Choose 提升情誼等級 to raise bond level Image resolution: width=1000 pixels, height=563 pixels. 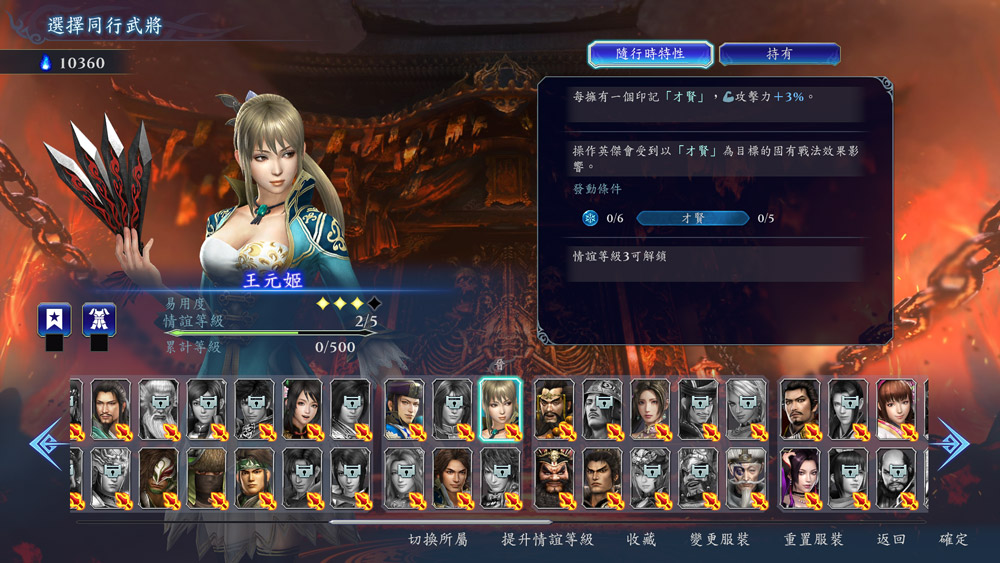547,540
